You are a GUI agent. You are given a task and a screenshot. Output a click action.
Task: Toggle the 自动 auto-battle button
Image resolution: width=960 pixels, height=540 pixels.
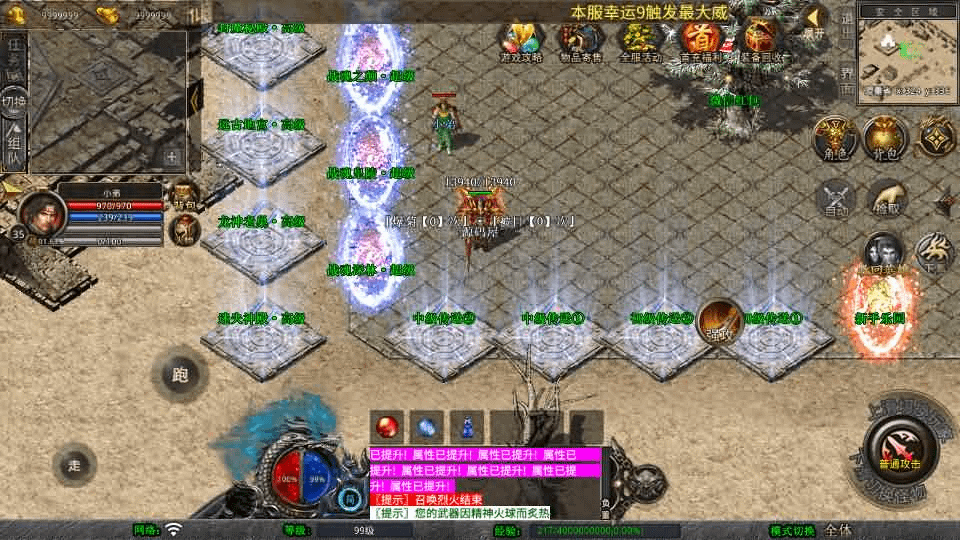coord(836,199)
